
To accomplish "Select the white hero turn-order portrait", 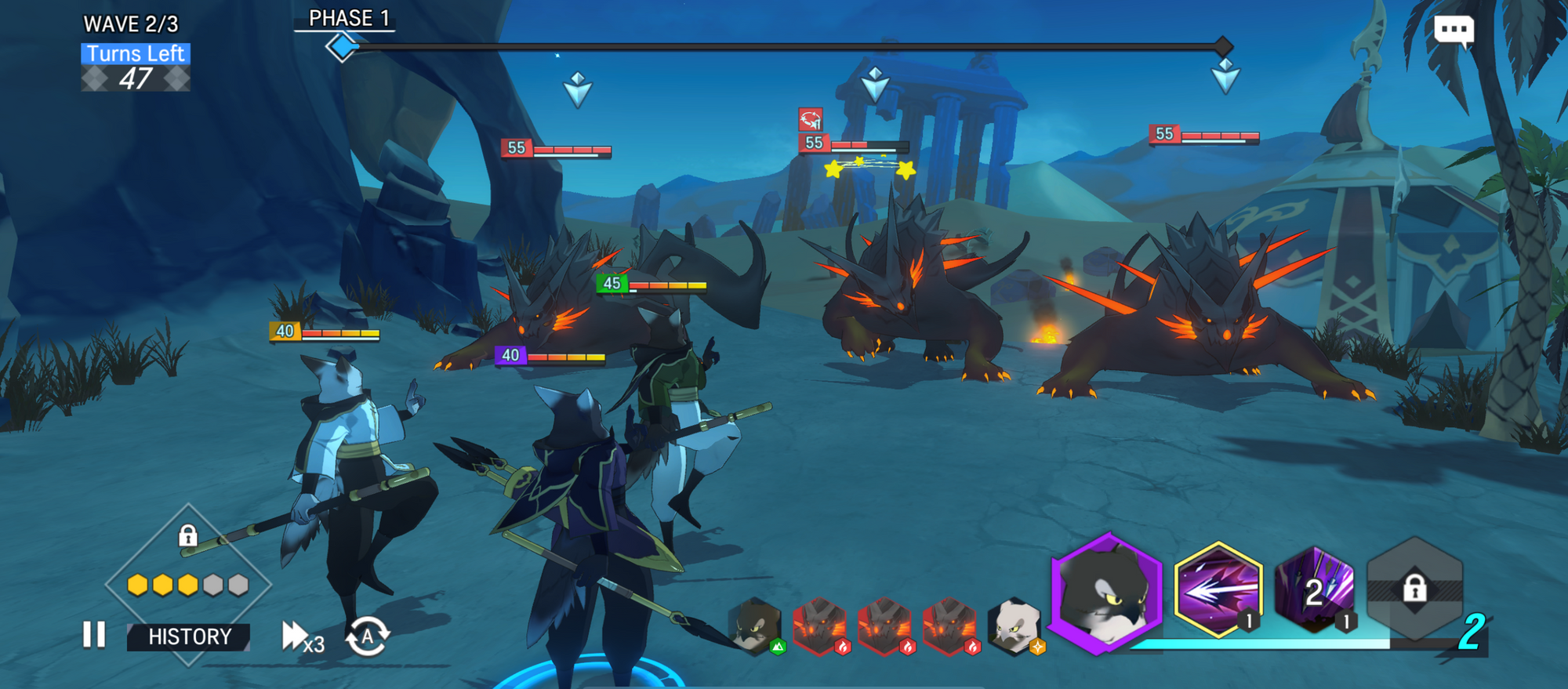I will pos(1014,626).
